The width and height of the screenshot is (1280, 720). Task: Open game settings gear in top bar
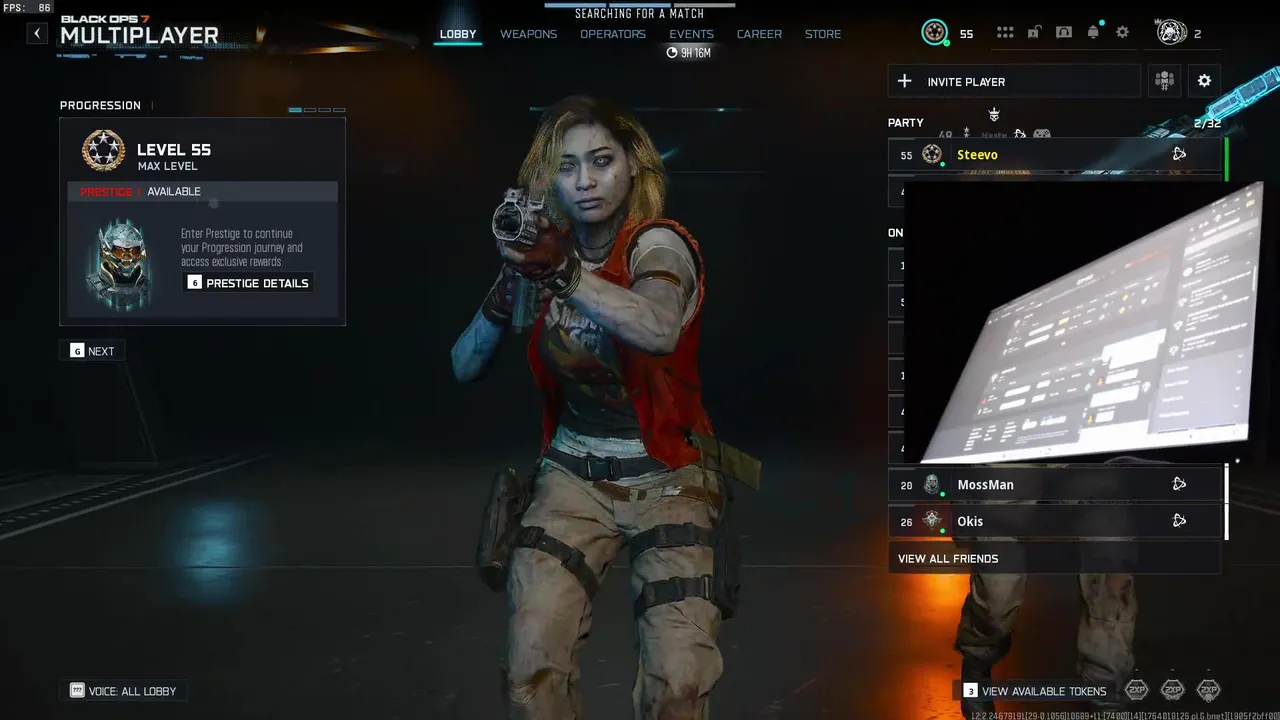(x=1122, y=33)
